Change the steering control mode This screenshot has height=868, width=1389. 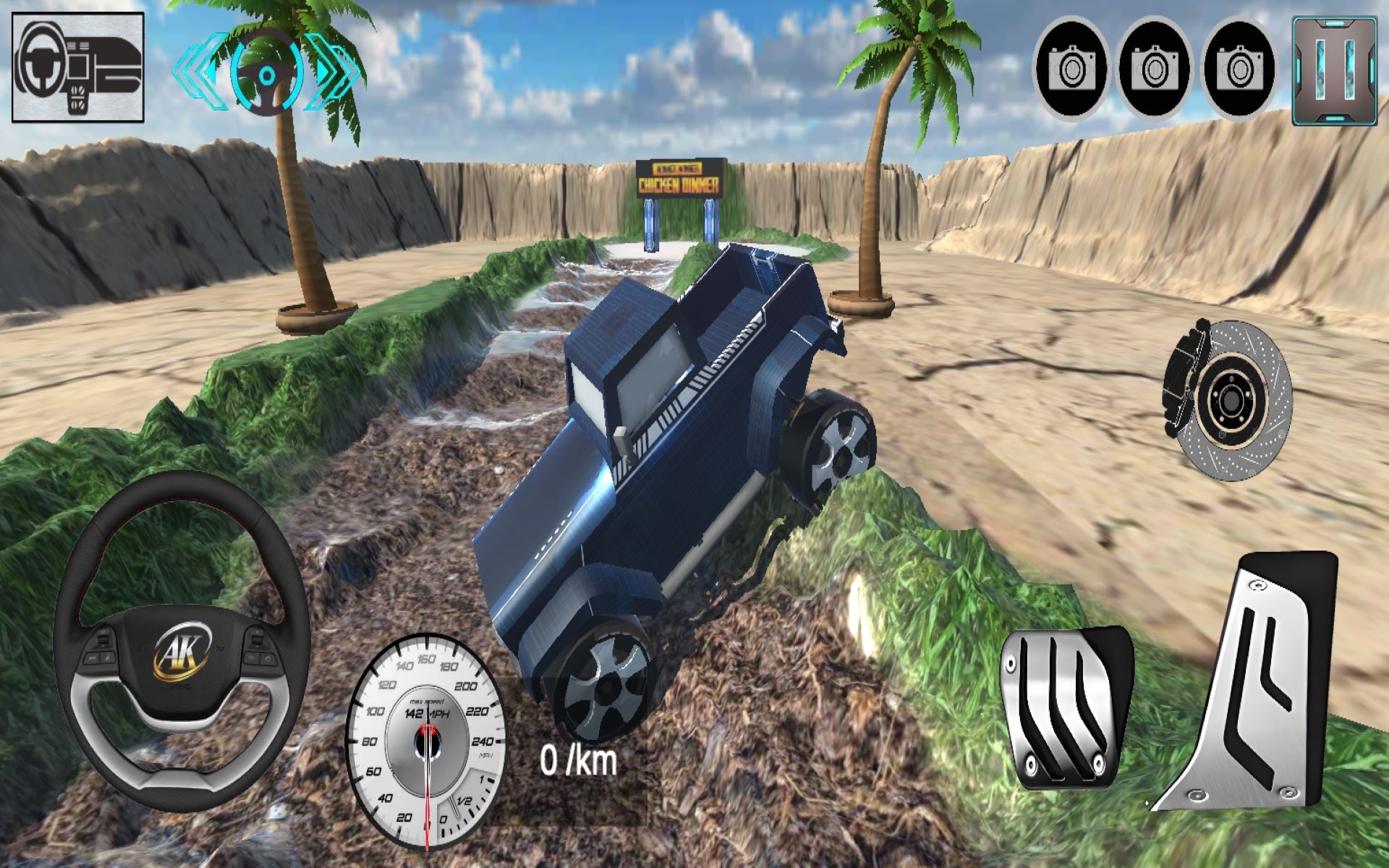(266, 72)
